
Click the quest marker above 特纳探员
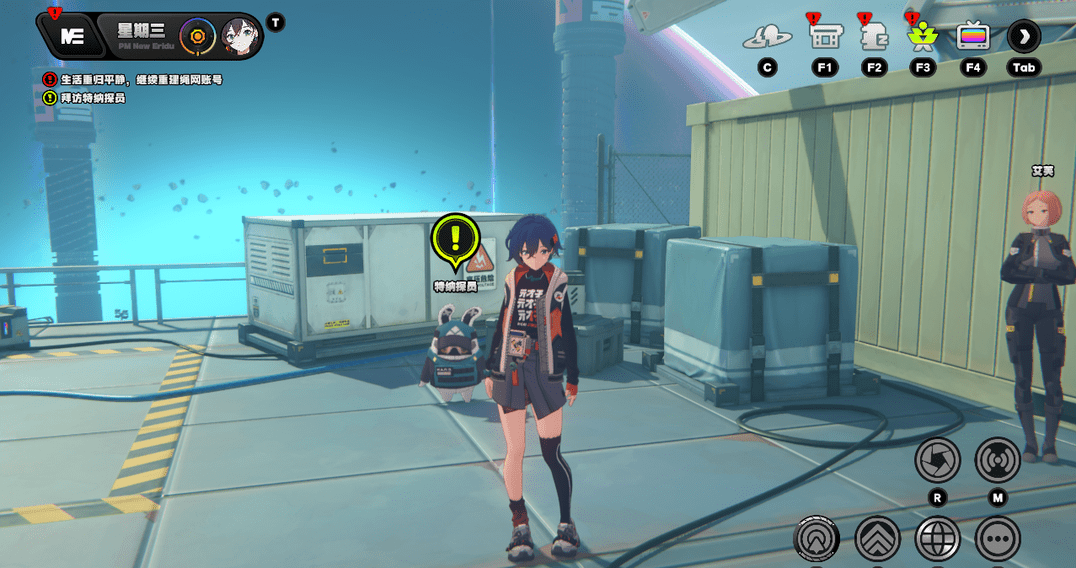[456, 240]
